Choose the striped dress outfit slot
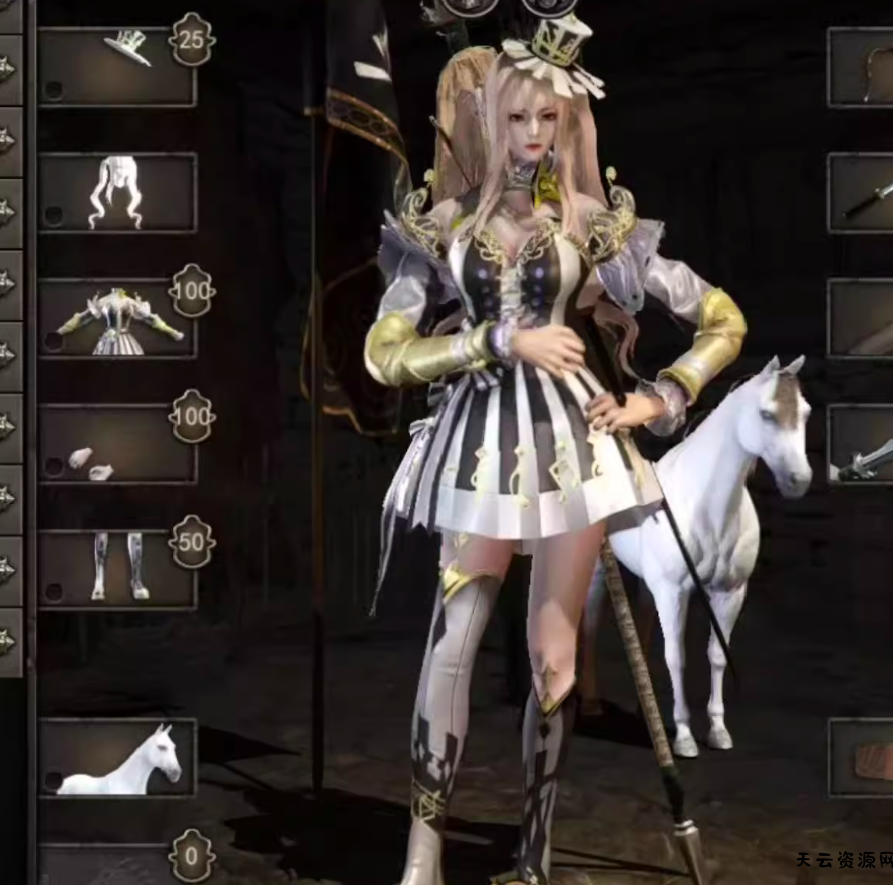The width and height of the screenshot is (893, 885). coord(117,318)
